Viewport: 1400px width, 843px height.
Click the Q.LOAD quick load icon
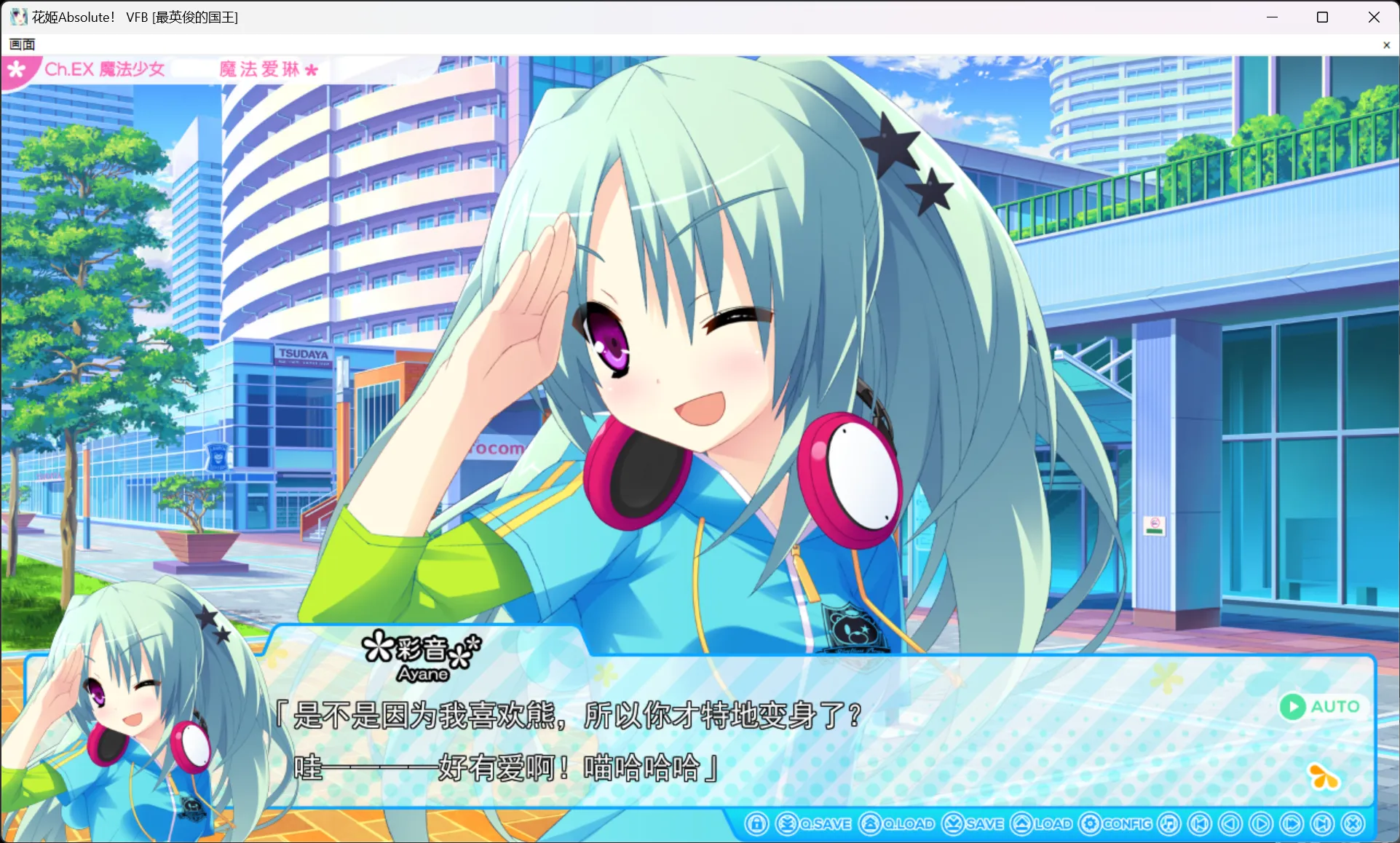point(871,824)
